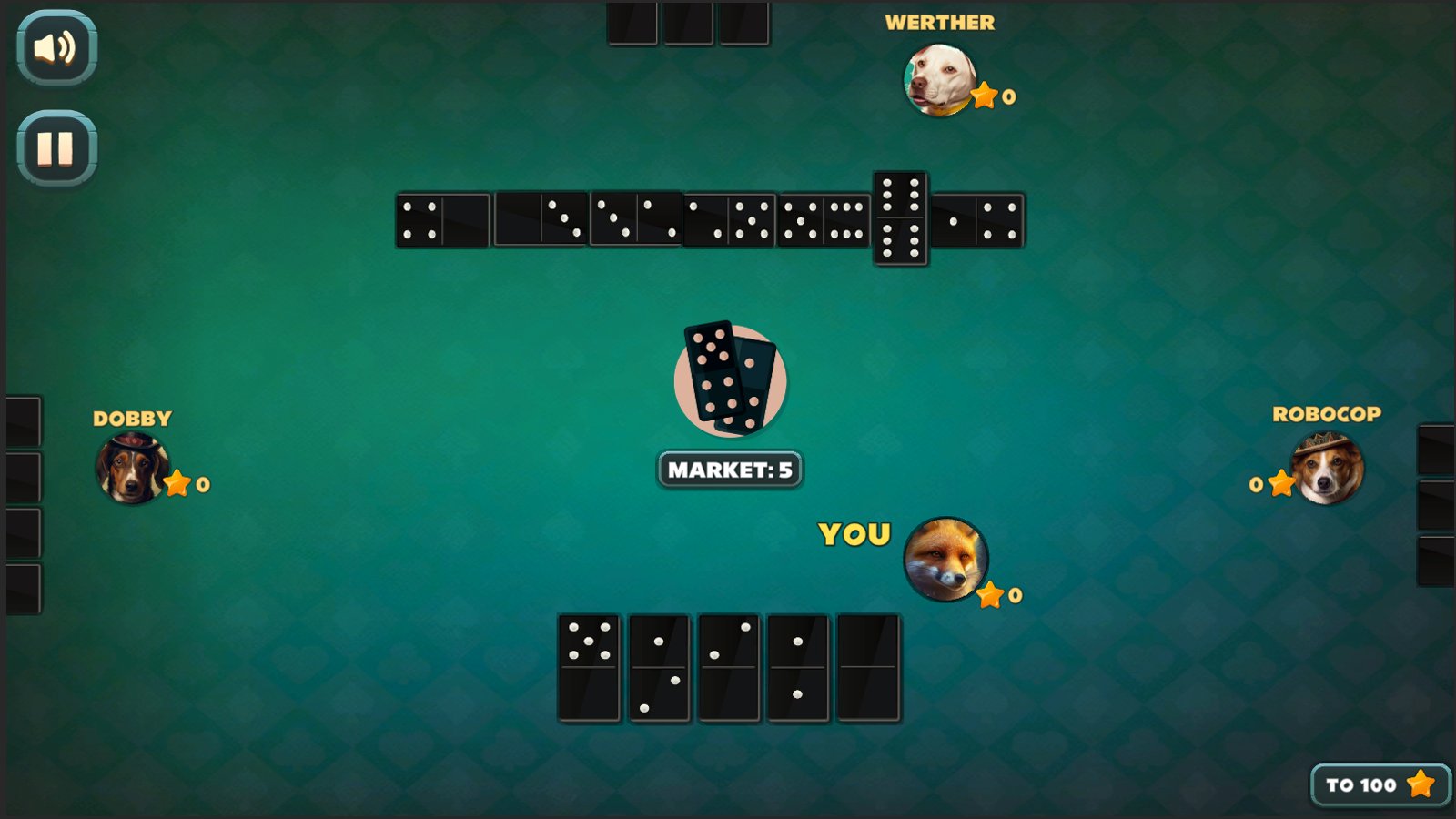Mute the game sound
Viewport: 1456px width, 819px height.
(x=55, y=49)
